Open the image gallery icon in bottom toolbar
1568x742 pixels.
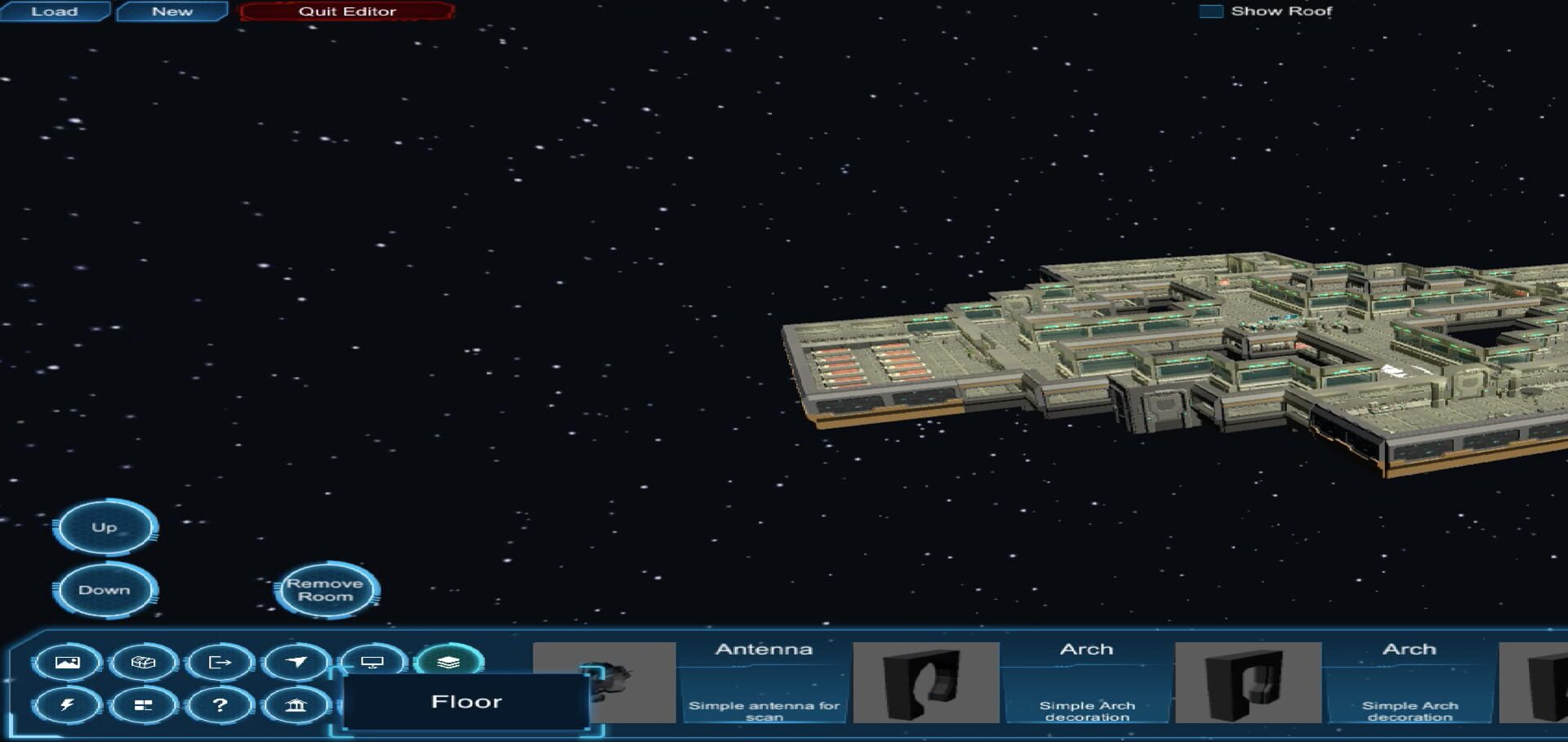coord(68,662)
